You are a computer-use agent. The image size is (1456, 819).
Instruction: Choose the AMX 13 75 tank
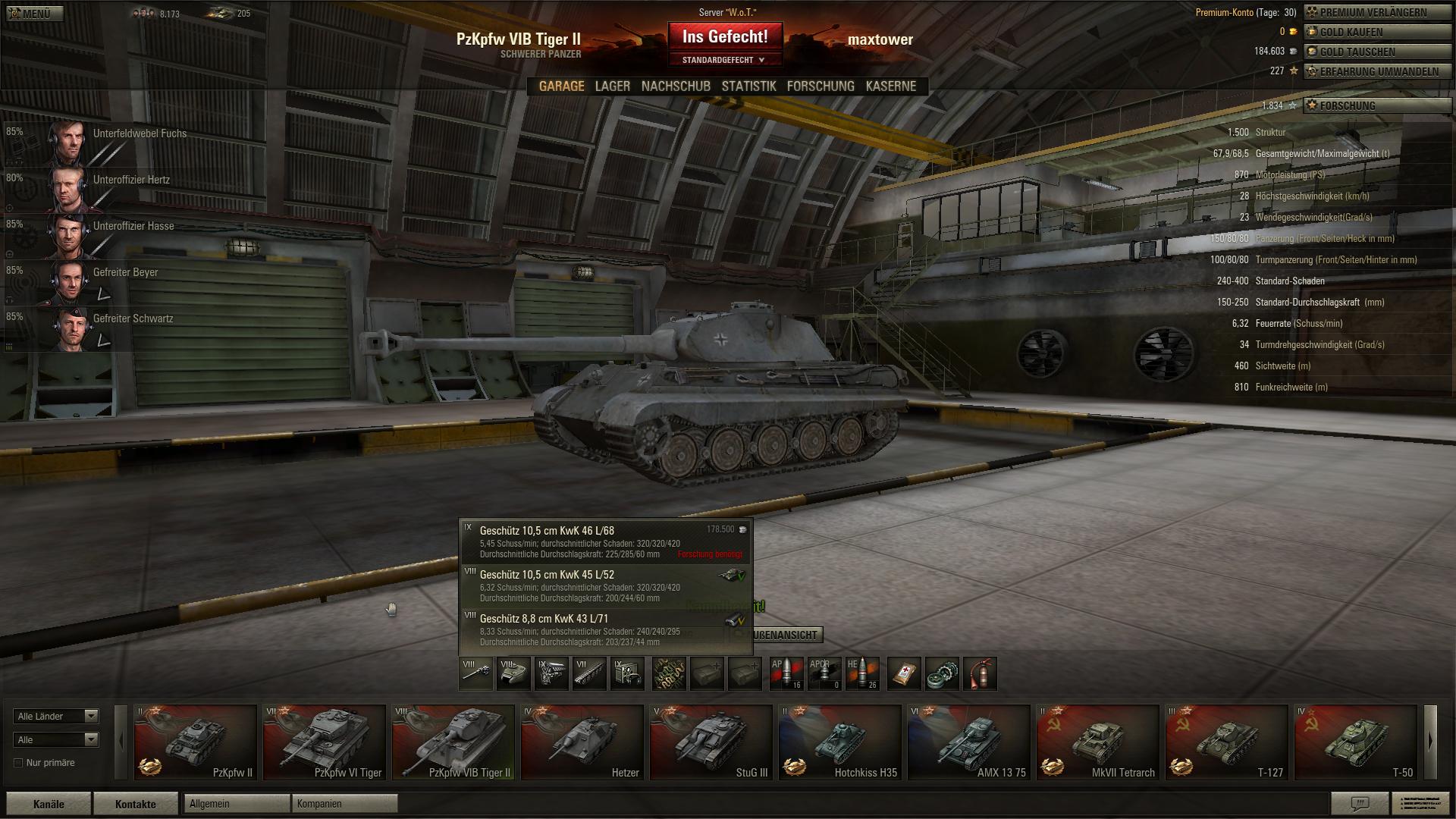pyautogui.click(x=969, y=742)
